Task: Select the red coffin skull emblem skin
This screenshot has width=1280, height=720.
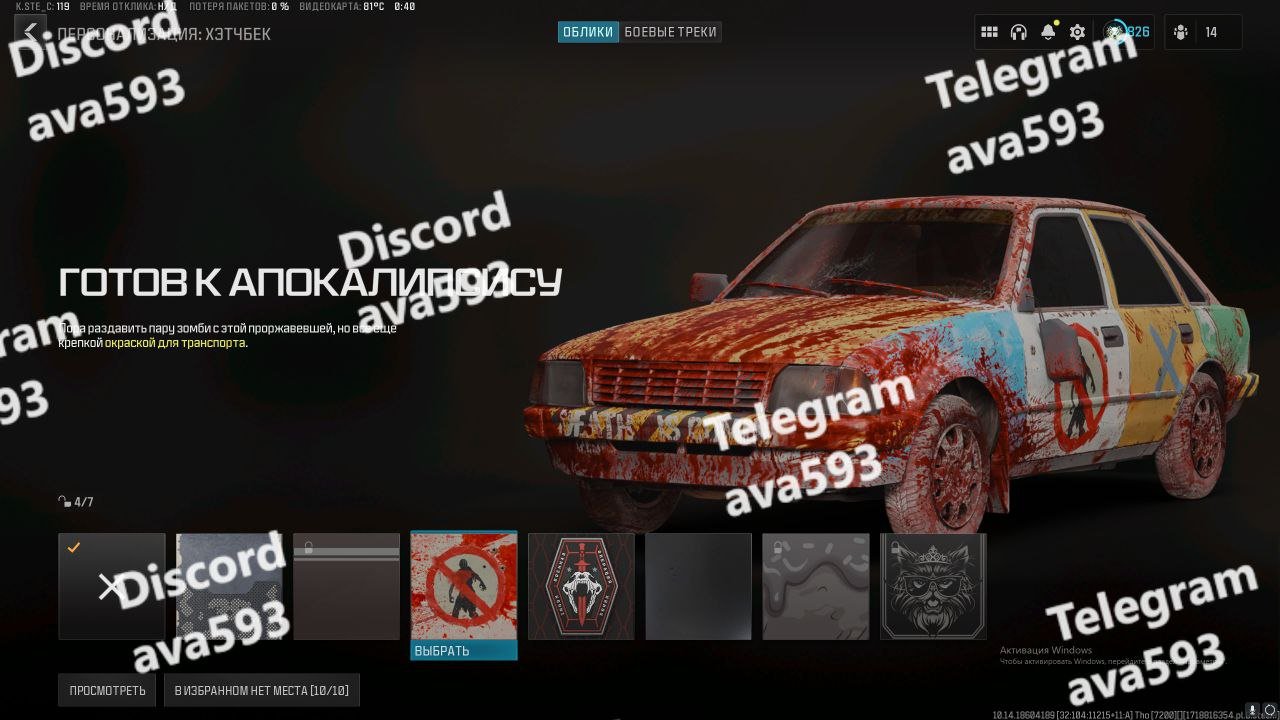Action: pos(581,586)
